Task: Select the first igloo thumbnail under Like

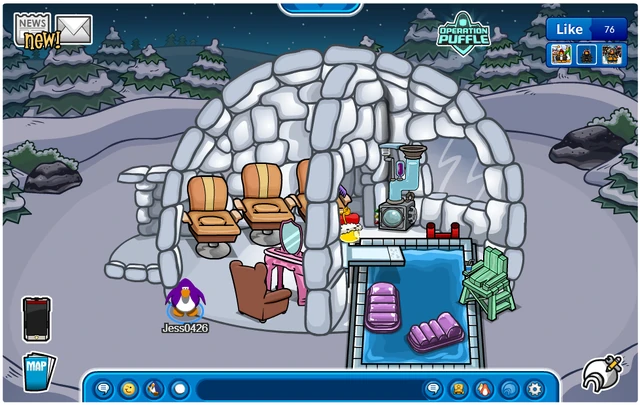Action: 561,54
